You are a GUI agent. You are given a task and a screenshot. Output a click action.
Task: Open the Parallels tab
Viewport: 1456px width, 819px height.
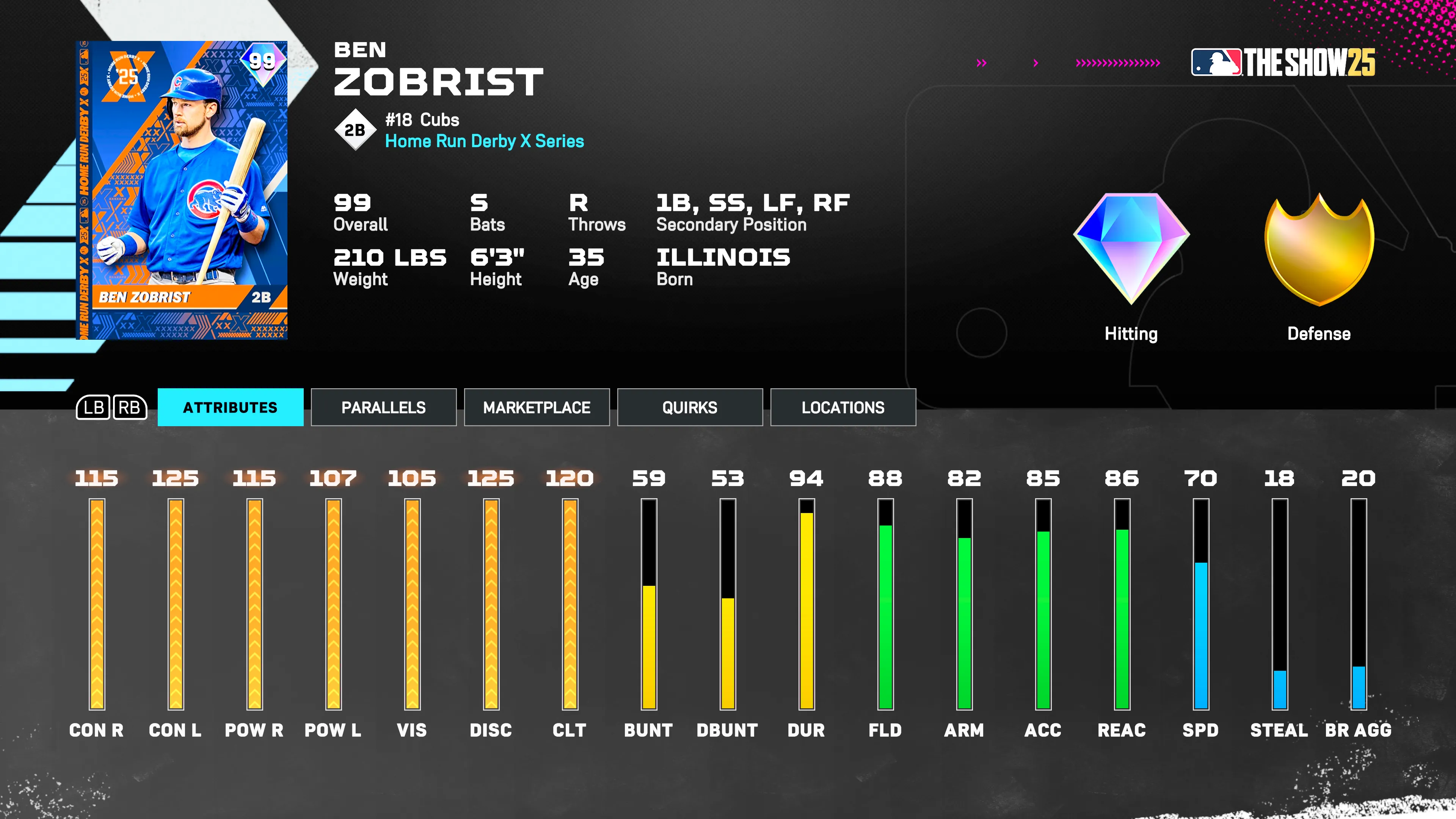point(383,407)
